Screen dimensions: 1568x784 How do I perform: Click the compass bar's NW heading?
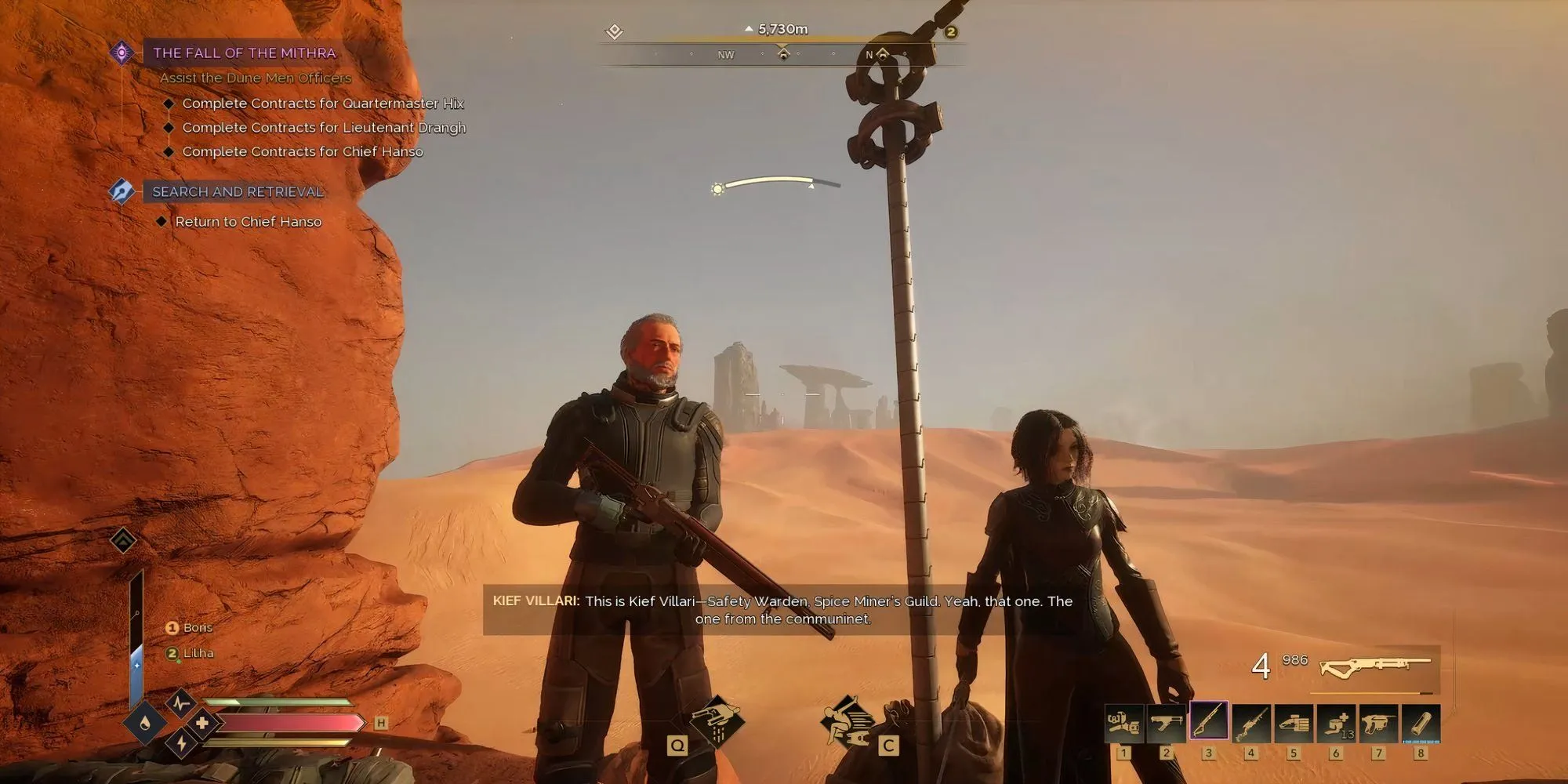coord(725,55)
